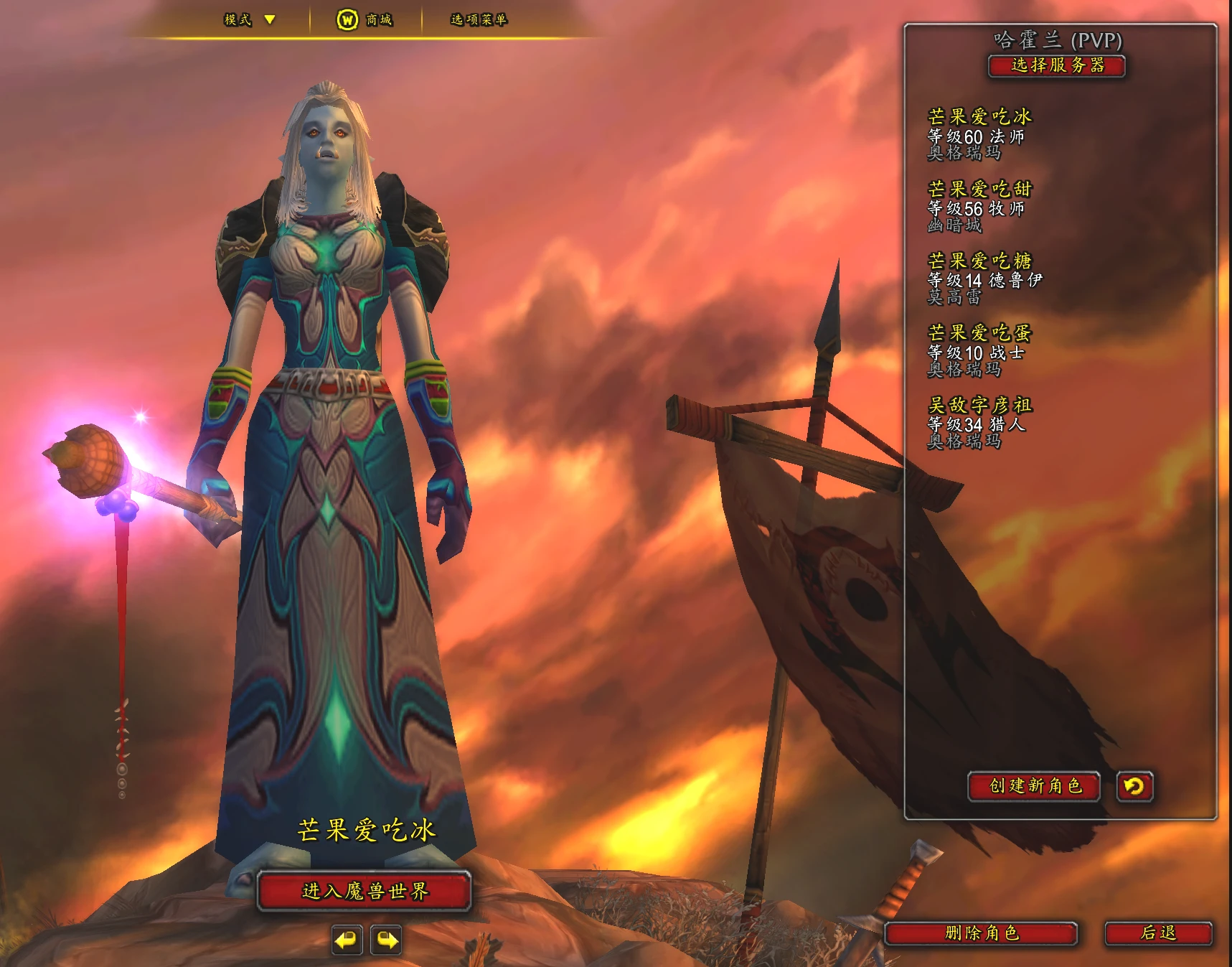Select character 吴敌字彦祖 level 34 hunter
Image resolution: width=1232 pixels, height=967 pixels.
point(979,423)
